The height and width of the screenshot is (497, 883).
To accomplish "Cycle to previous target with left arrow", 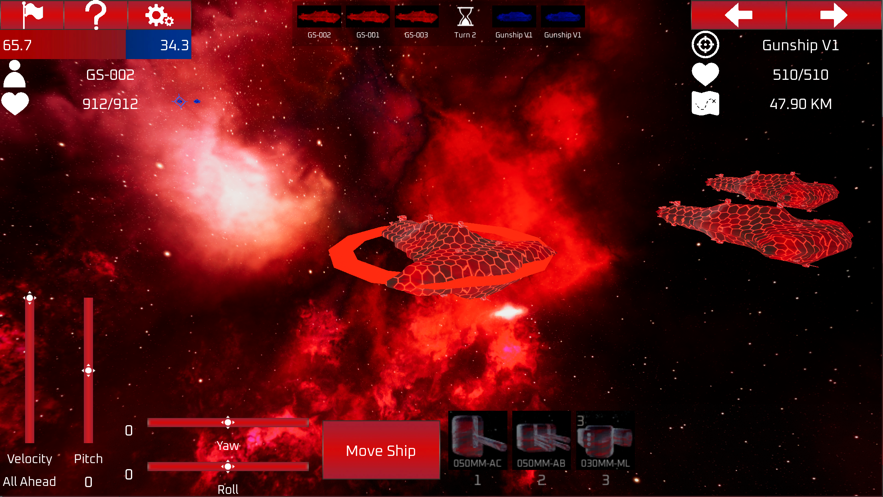I will 738,15.
